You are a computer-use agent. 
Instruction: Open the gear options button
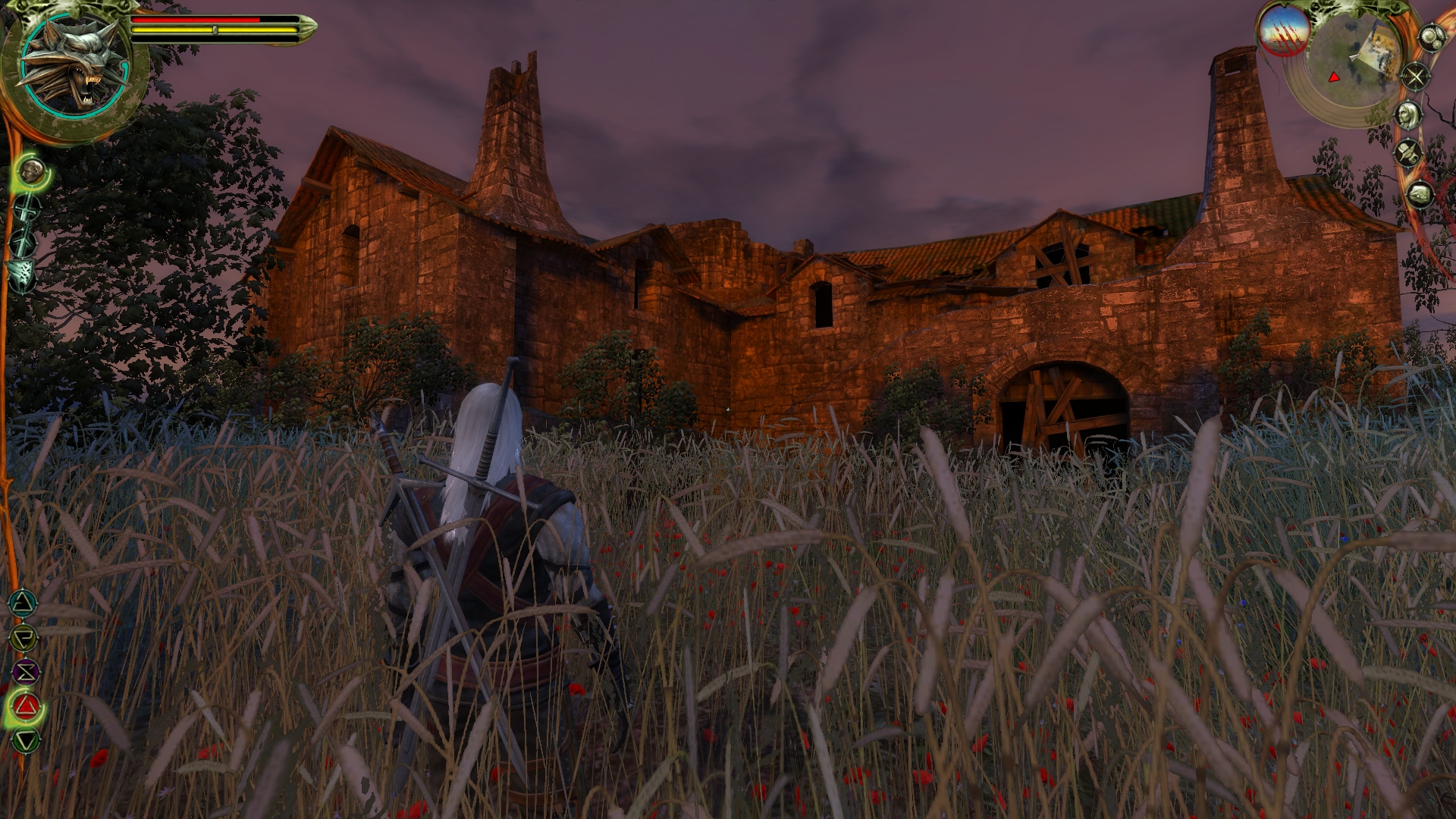pyautogui.click(x=1430, y=38)
